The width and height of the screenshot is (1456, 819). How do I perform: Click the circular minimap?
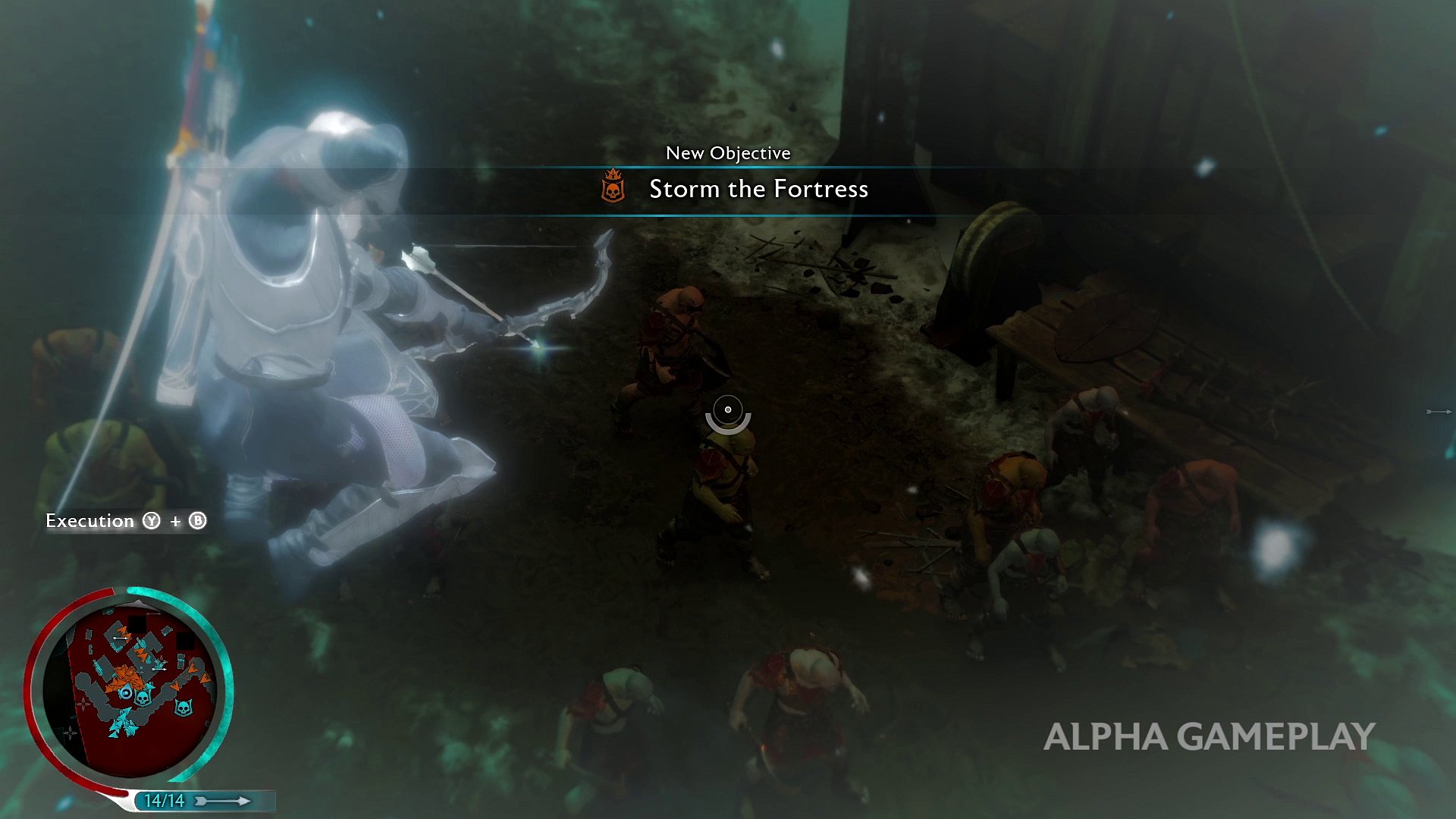click(129, 689)
